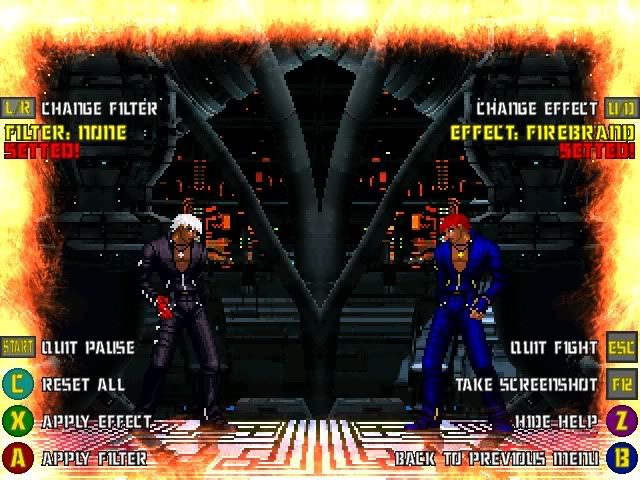Activate the Apply Filter entry
The image size is (640, 480).
tap(94, 459)
